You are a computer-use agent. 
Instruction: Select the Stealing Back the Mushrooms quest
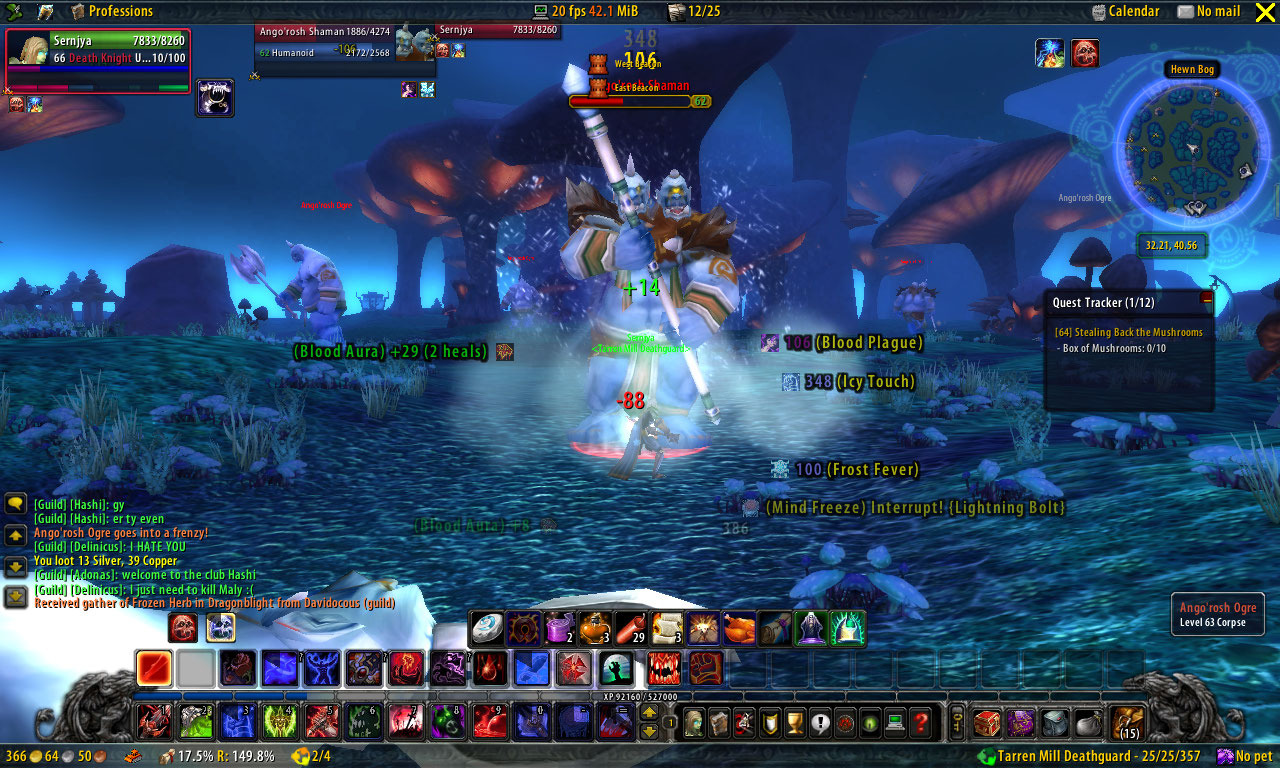click(1128, 332)
